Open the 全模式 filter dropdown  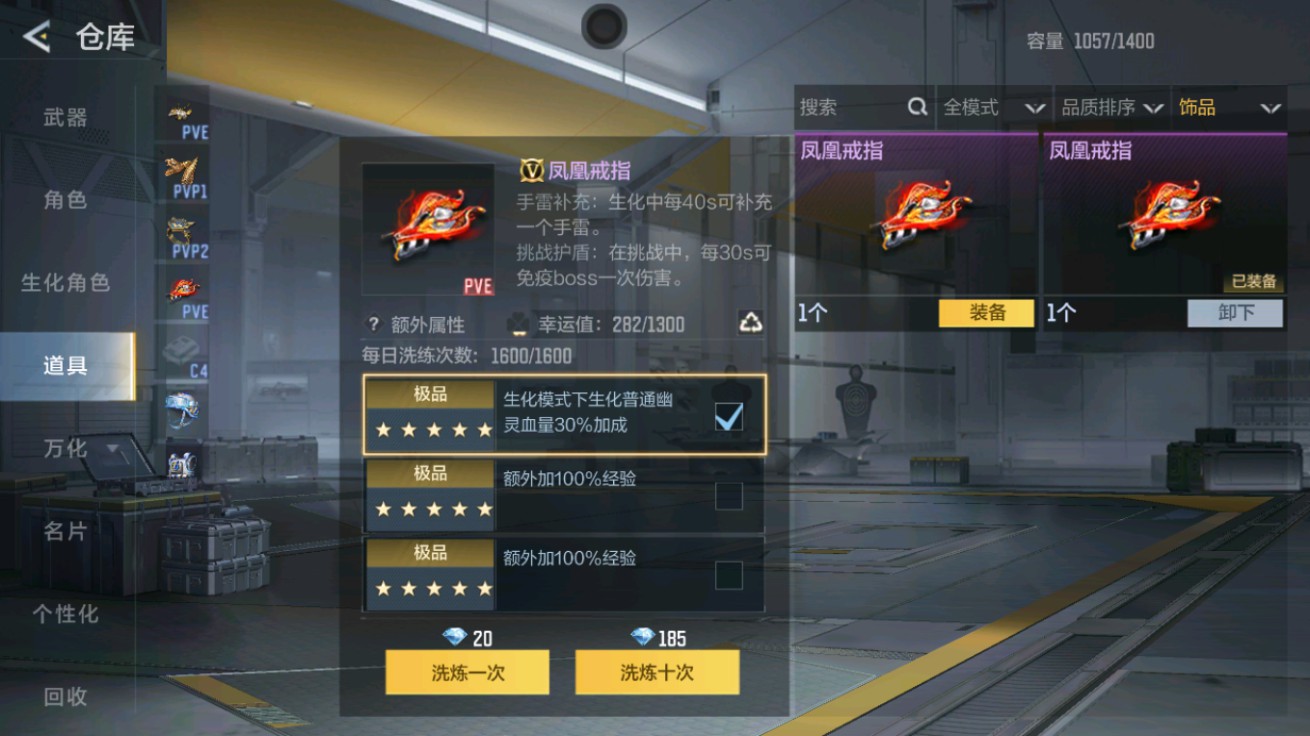click(992, 107)
